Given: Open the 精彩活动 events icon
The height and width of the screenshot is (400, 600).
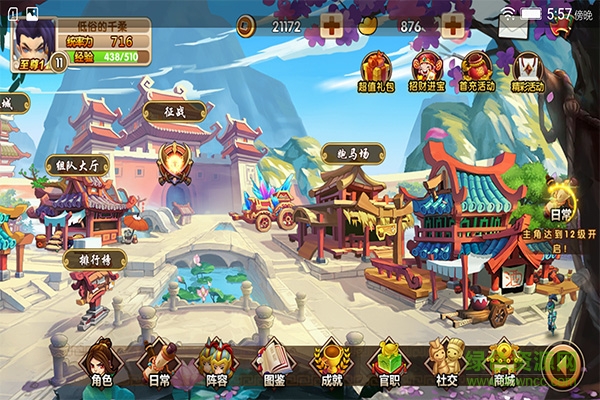Looking at the screenshot, I should (x=527, y=71).
